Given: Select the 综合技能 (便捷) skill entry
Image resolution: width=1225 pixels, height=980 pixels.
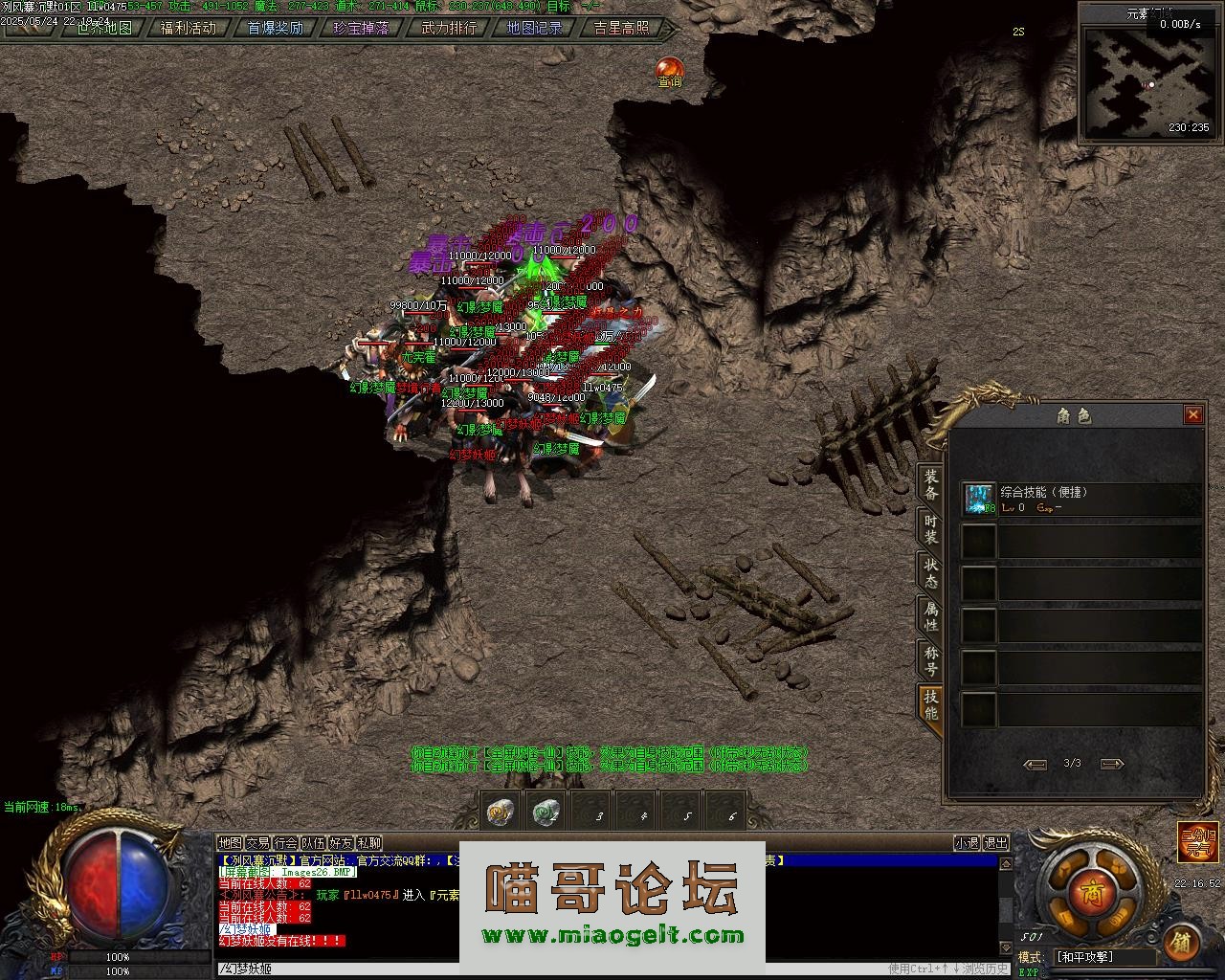Looking at the screenshot, I should tap(1081, 499).
